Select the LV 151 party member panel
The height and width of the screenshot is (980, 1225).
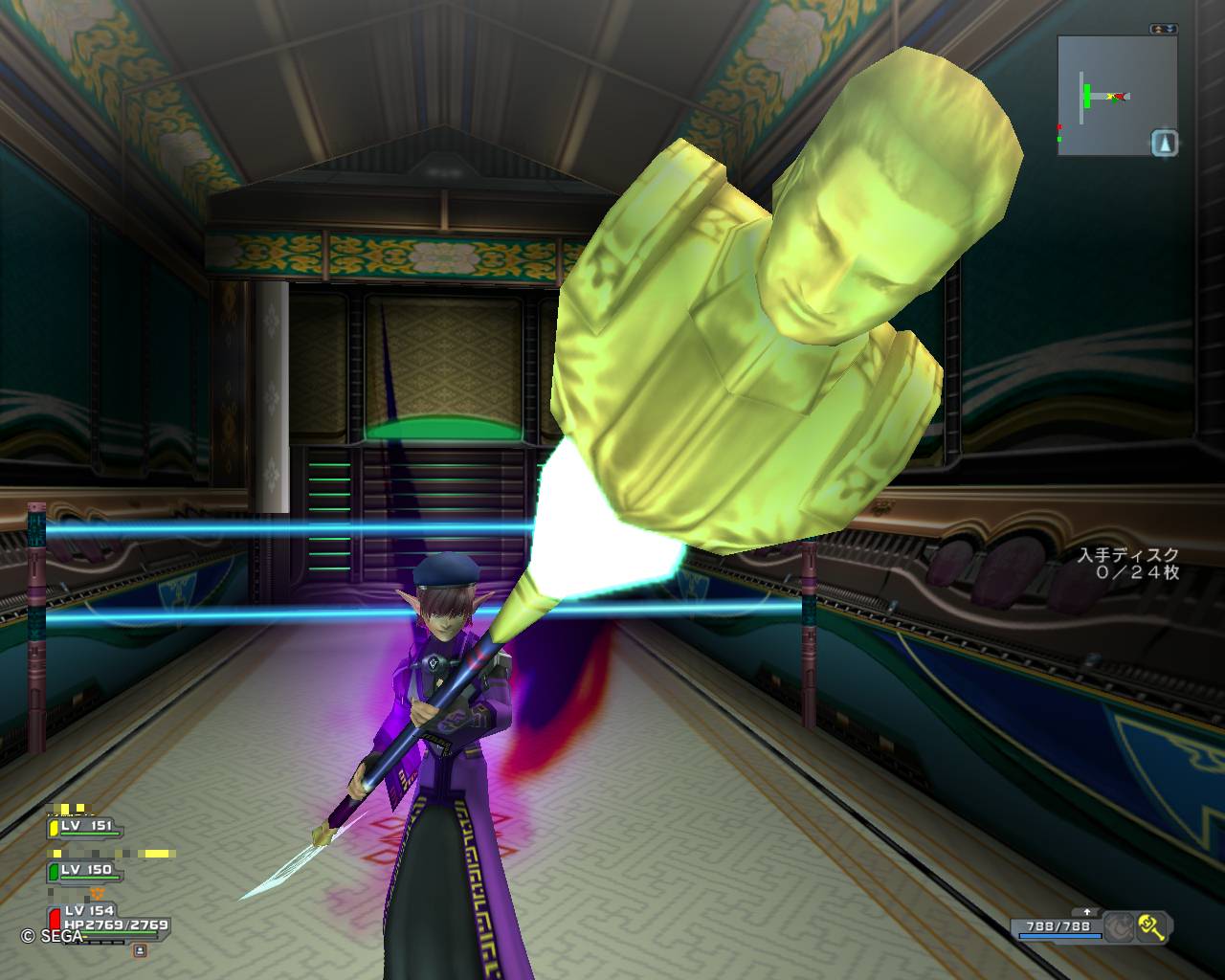tap(84, 827)
